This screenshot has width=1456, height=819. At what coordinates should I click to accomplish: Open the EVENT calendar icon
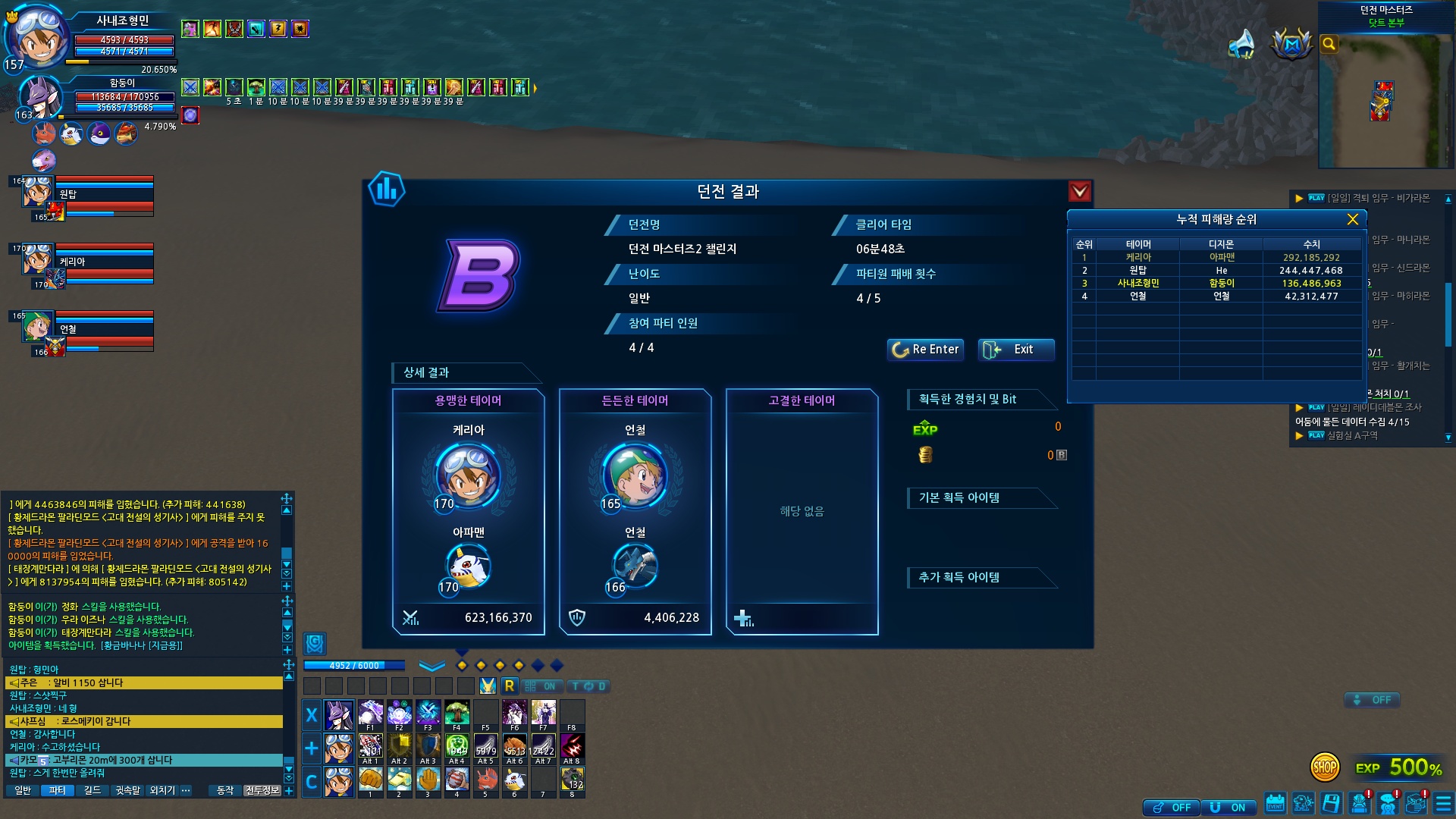pyautogui.click(x=1275, y=803)
